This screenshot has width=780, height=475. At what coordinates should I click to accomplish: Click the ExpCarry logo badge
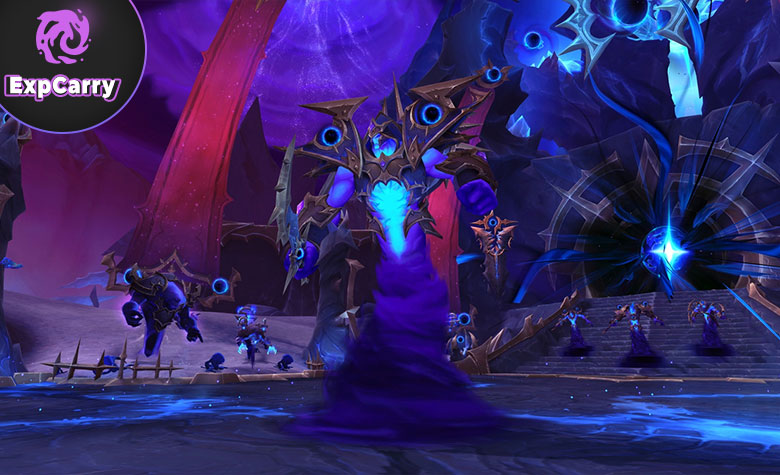(62, 57)
